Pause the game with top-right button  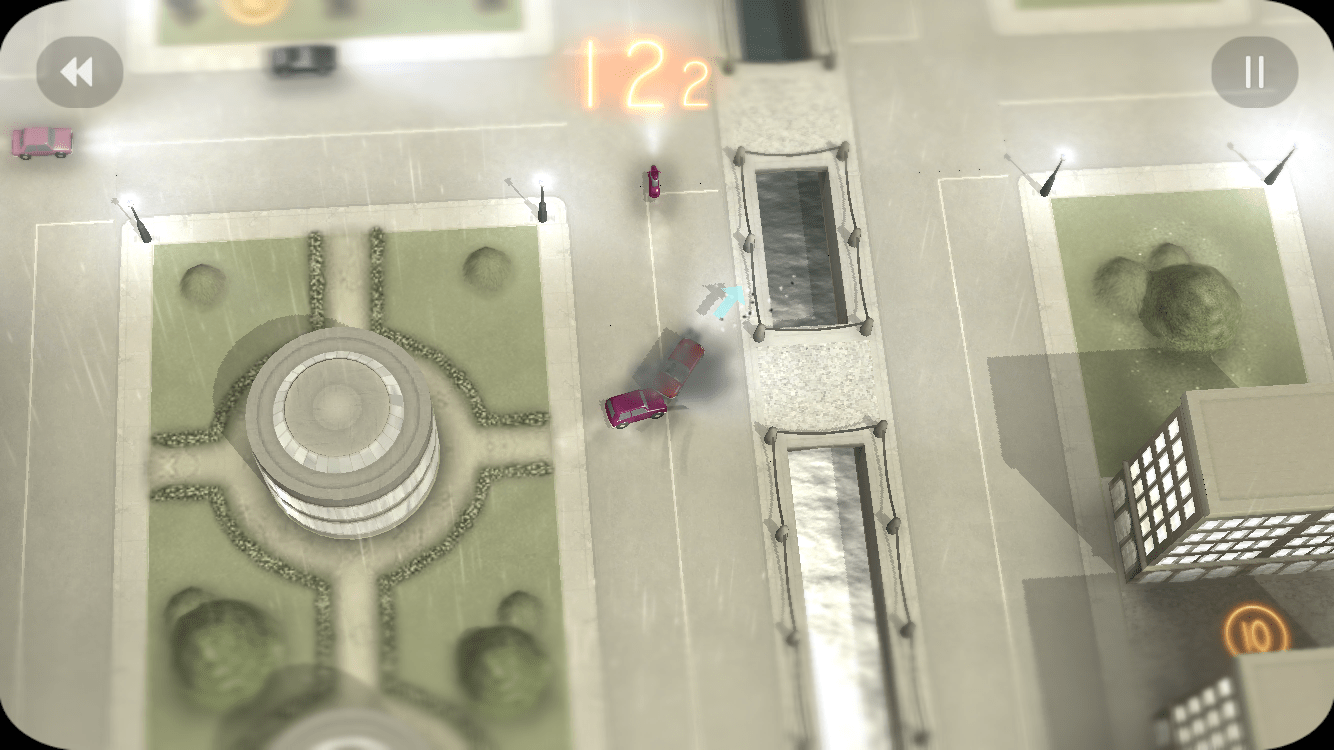[x=1254, y=71]
